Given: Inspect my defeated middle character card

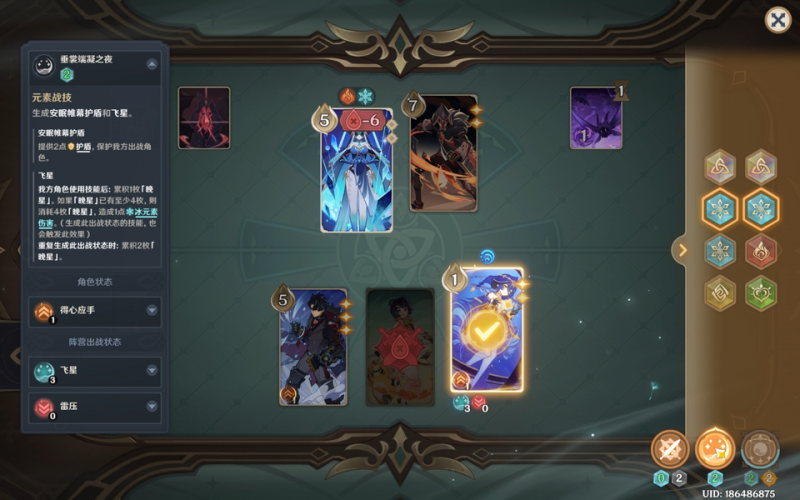Looking at the screenshot, I should (400, 346).
